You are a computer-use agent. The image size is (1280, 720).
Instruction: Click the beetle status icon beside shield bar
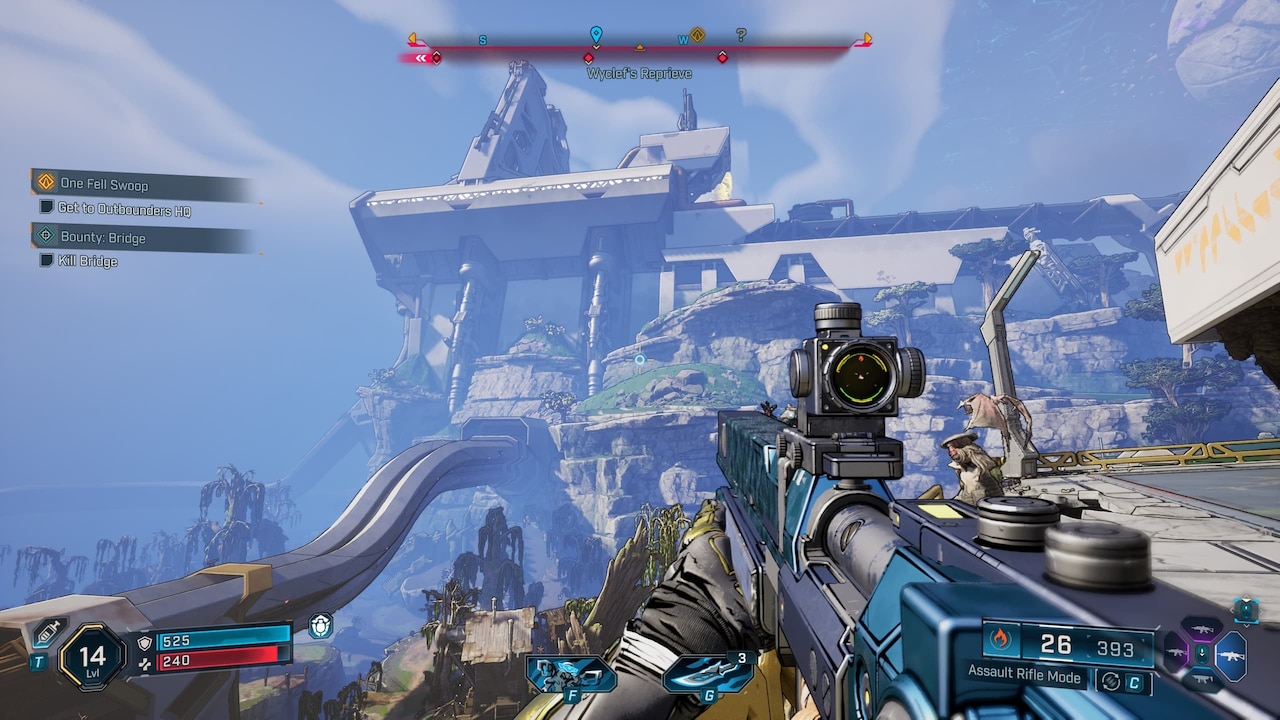[x=320, y=626]
